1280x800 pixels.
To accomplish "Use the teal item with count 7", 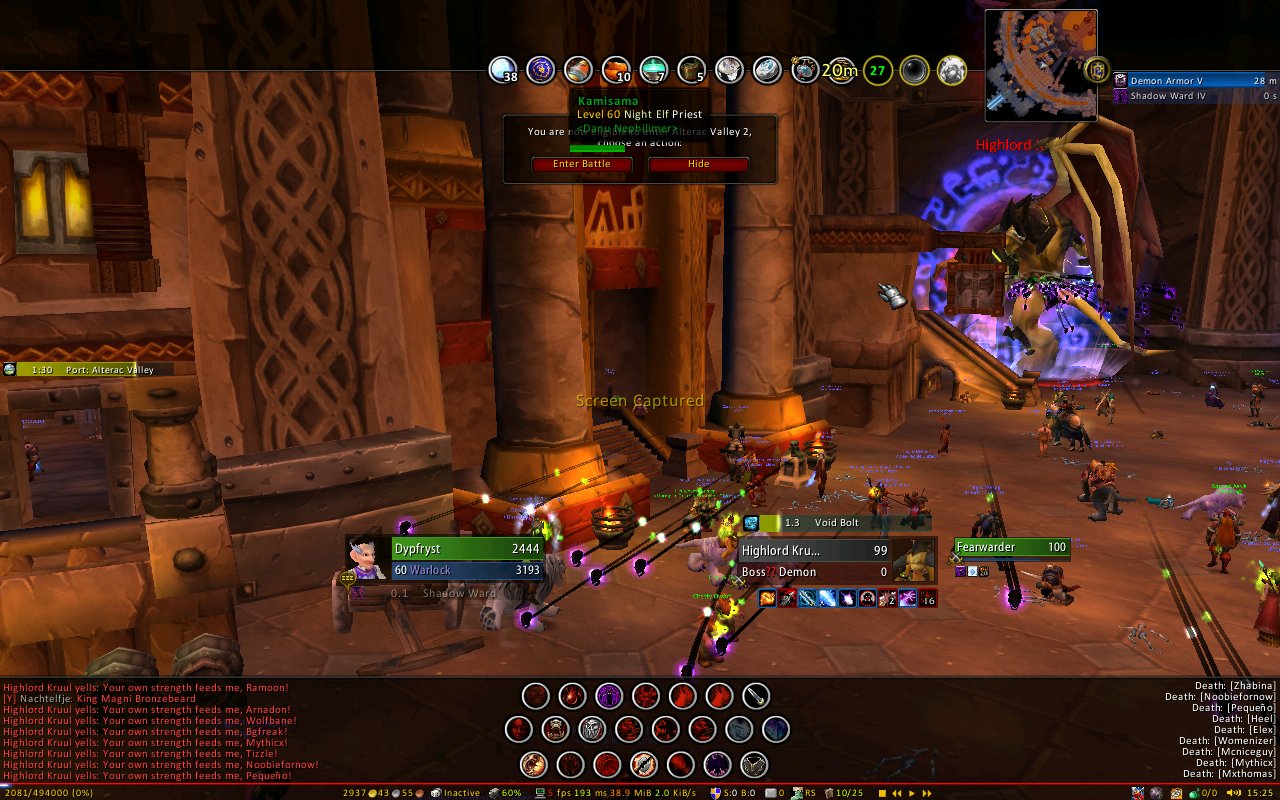I will 653,70.
